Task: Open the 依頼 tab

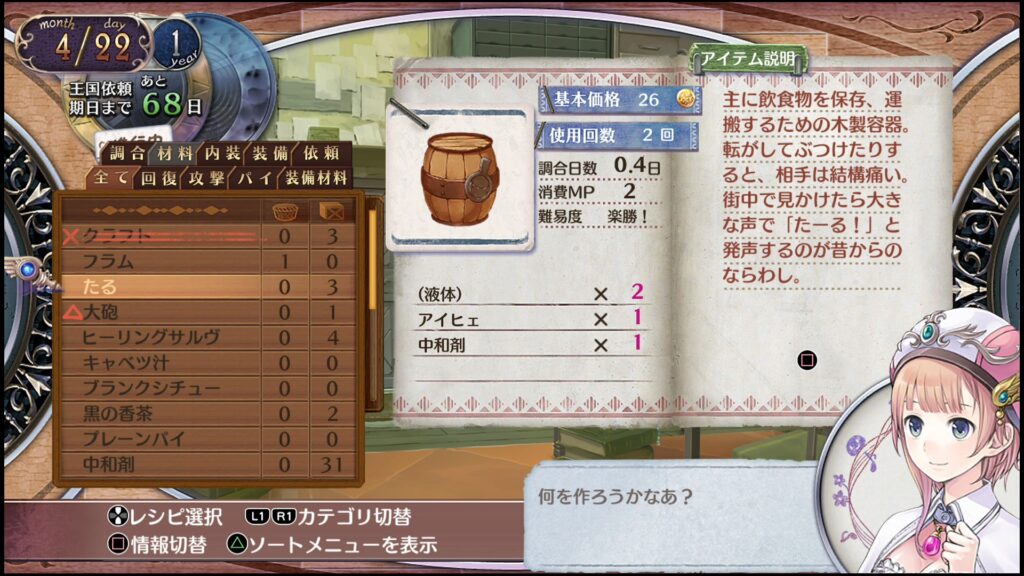Action: point(322,154)
